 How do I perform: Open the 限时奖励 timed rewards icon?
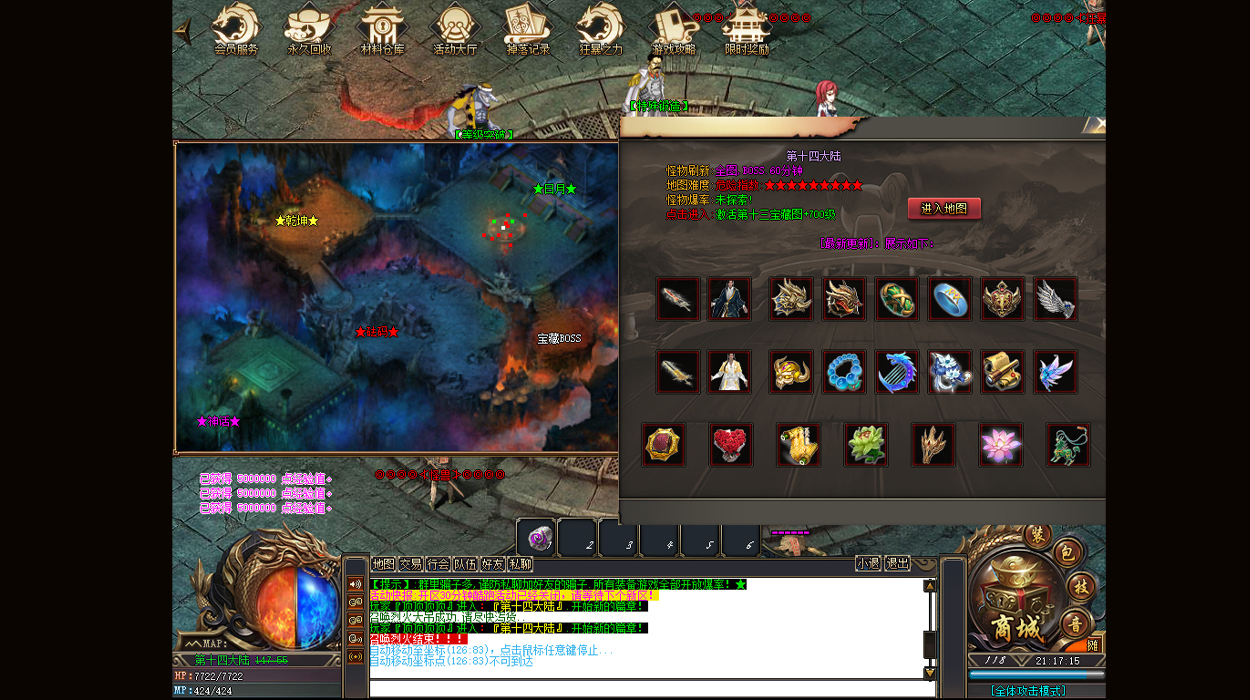point(747,28)
